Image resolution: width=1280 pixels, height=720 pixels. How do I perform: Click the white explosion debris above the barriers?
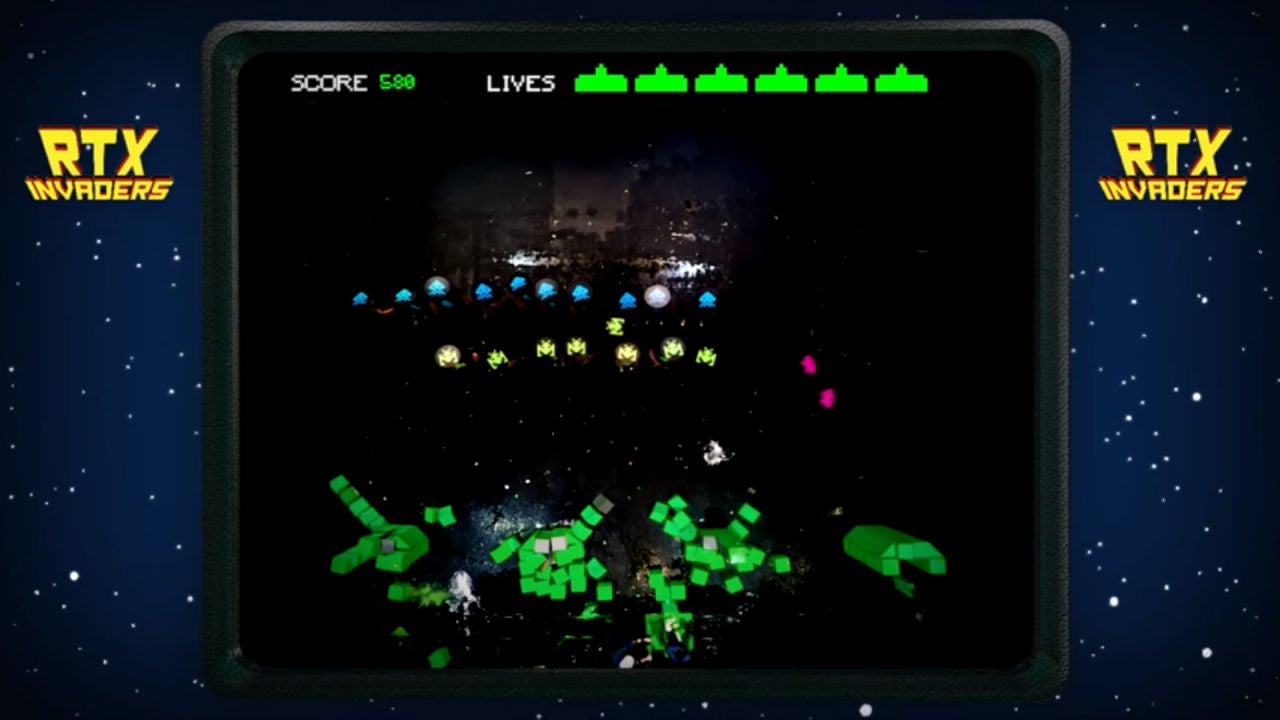click(715, 450)
